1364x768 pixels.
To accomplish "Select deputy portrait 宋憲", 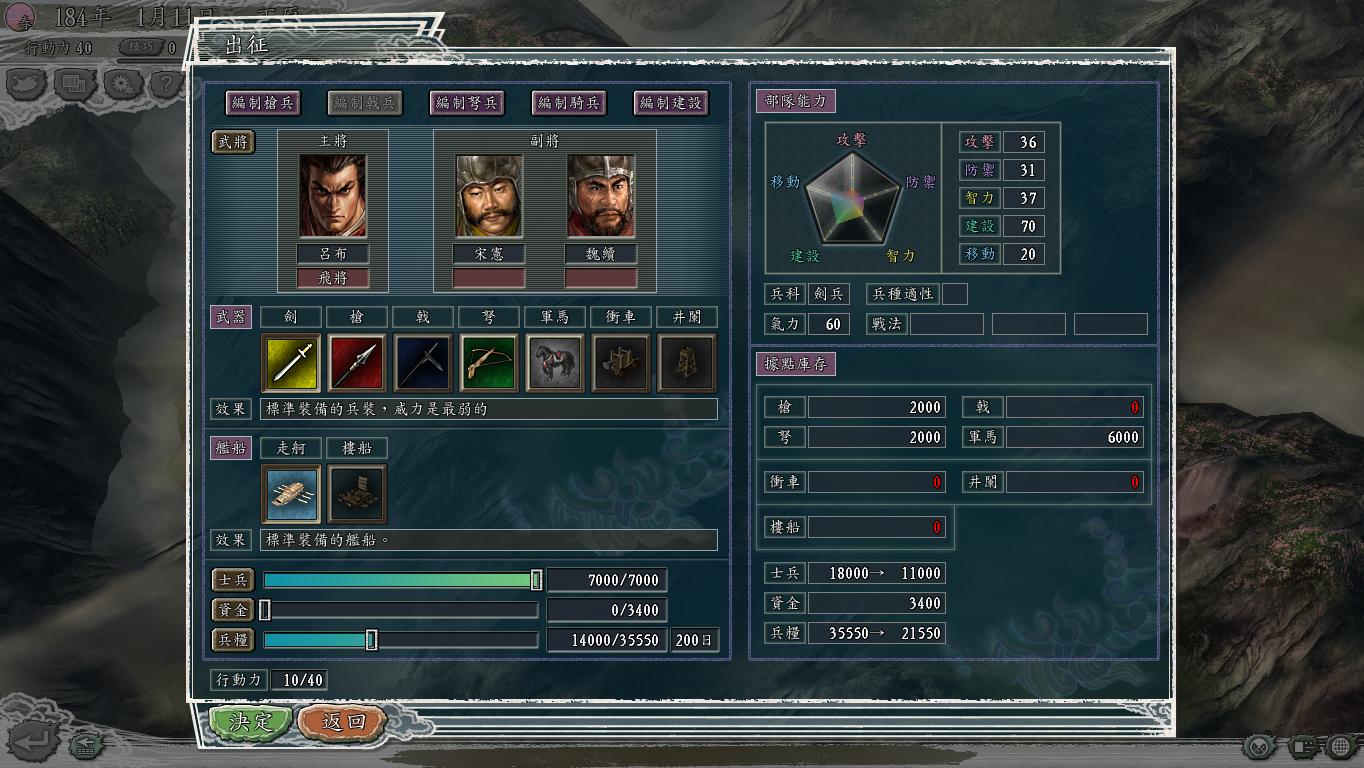I will [489, 196].
